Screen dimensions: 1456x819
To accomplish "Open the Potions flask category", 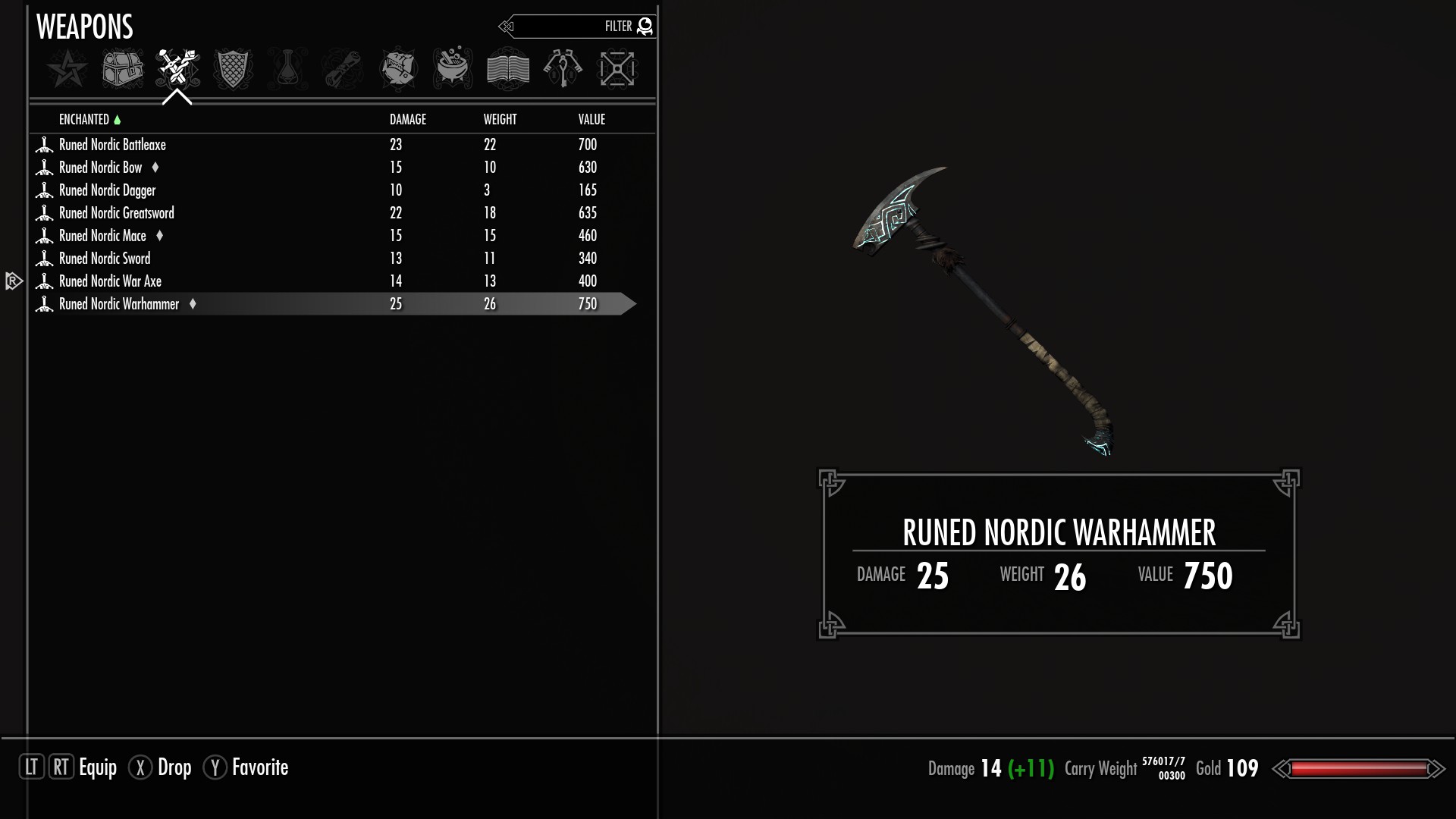I will pos(287,69).
